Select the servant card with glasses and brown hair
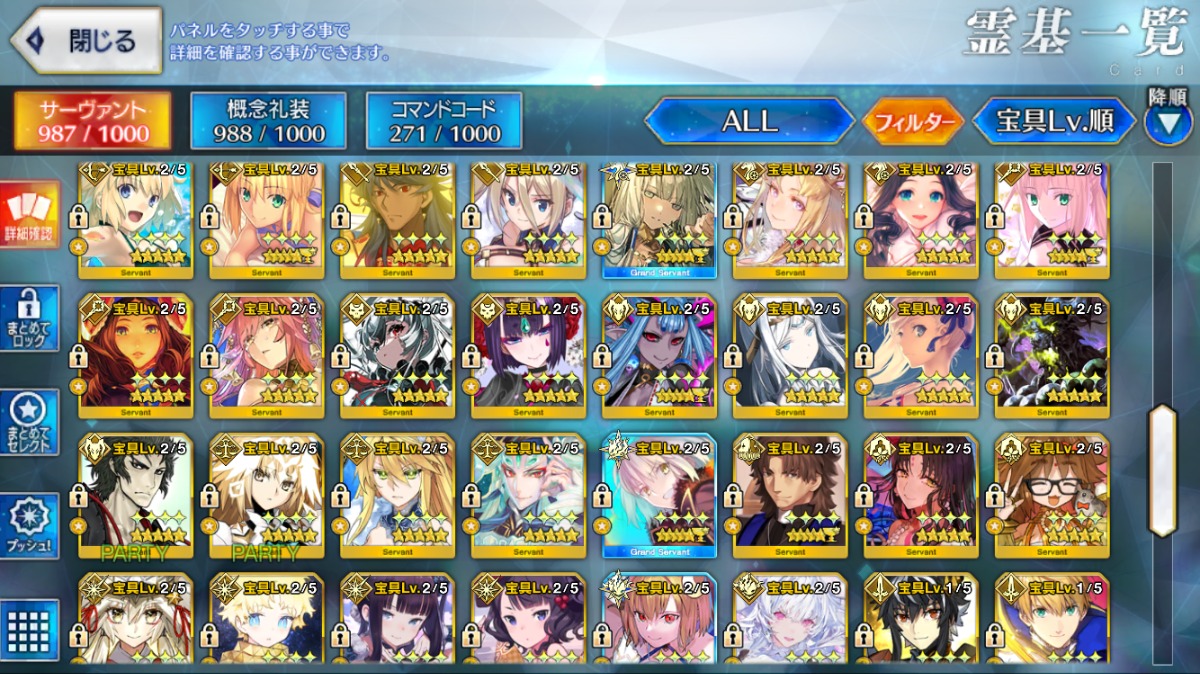This screenshot has height=674, width=1200. coord(1051,496)
